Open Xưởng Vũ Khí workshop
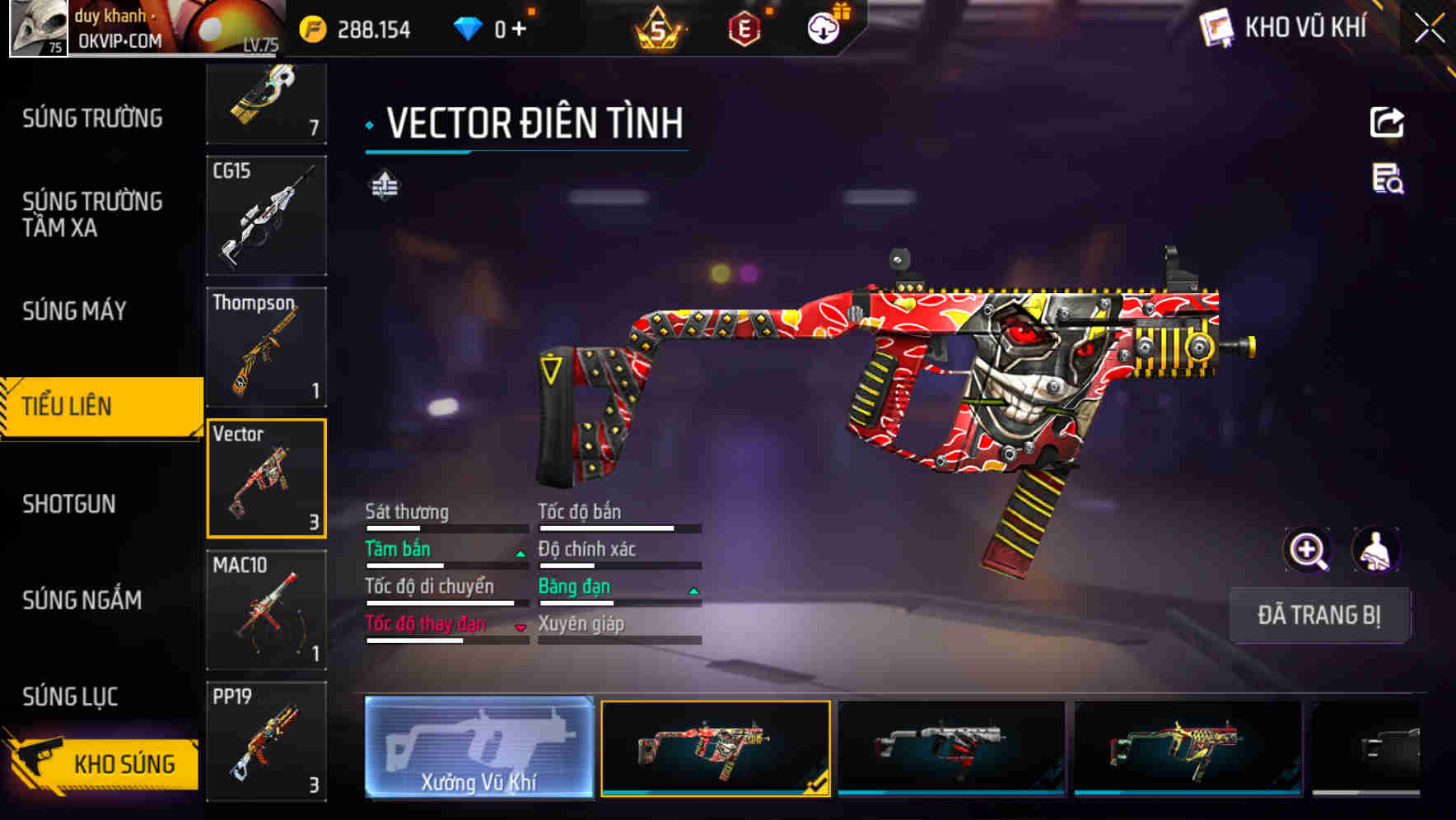Screen dimensions: 1456x820 click(478, 749)
